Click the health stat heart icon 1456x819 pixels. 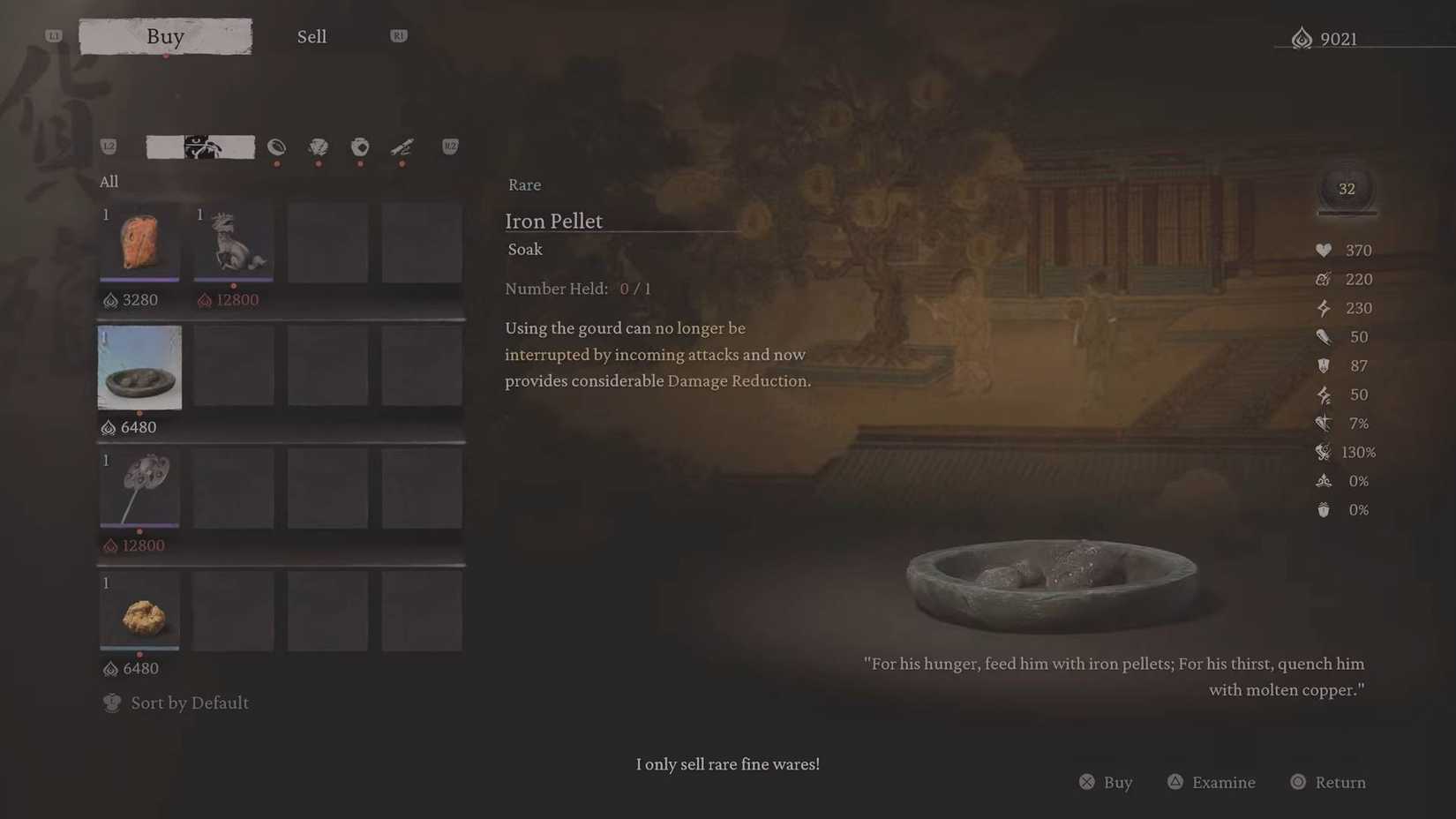tap(1325, 250)
